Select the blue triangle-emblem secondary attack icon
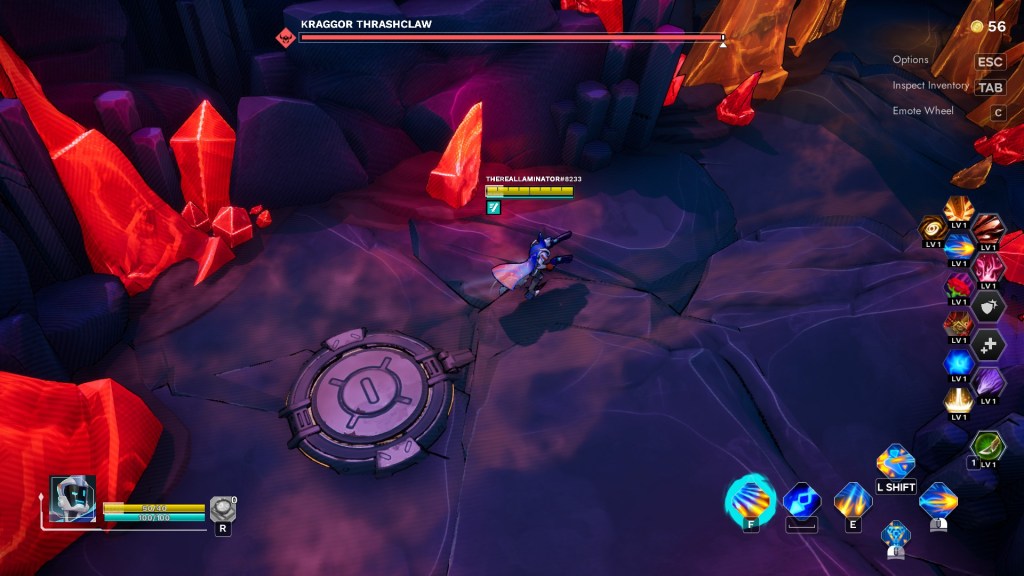1024x576 pixels. point(895,535)
